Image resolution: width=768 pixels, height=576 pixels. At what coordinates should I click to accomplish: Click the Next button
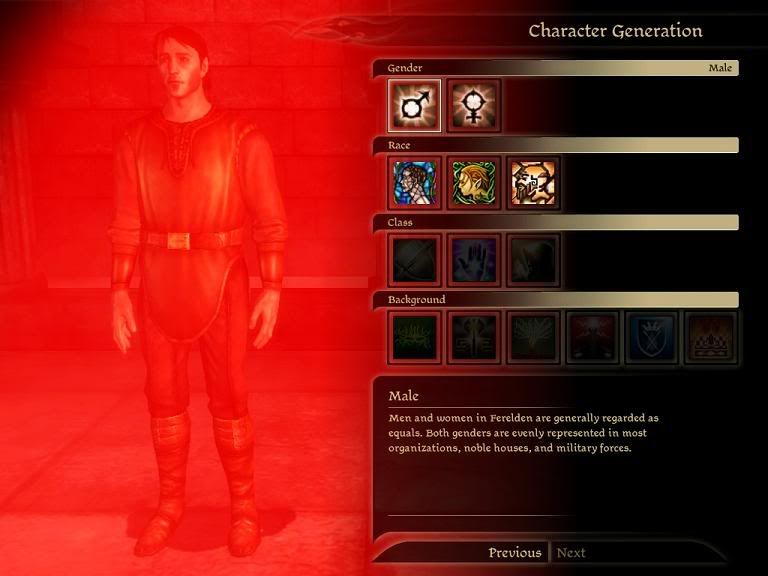pos(571,553)
